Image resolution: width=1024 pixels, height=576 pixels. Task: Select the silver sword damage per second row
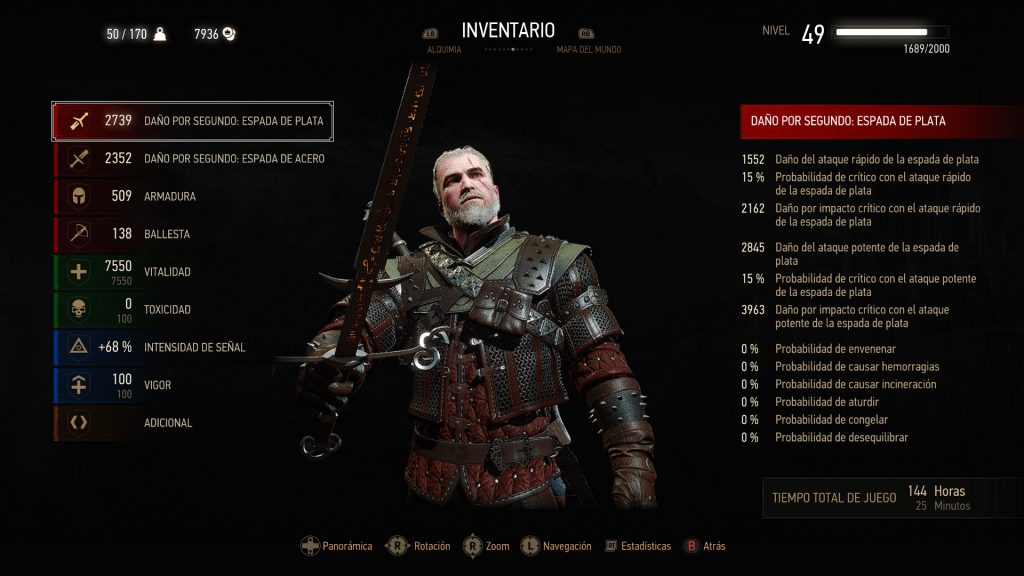tap(192, 121)
